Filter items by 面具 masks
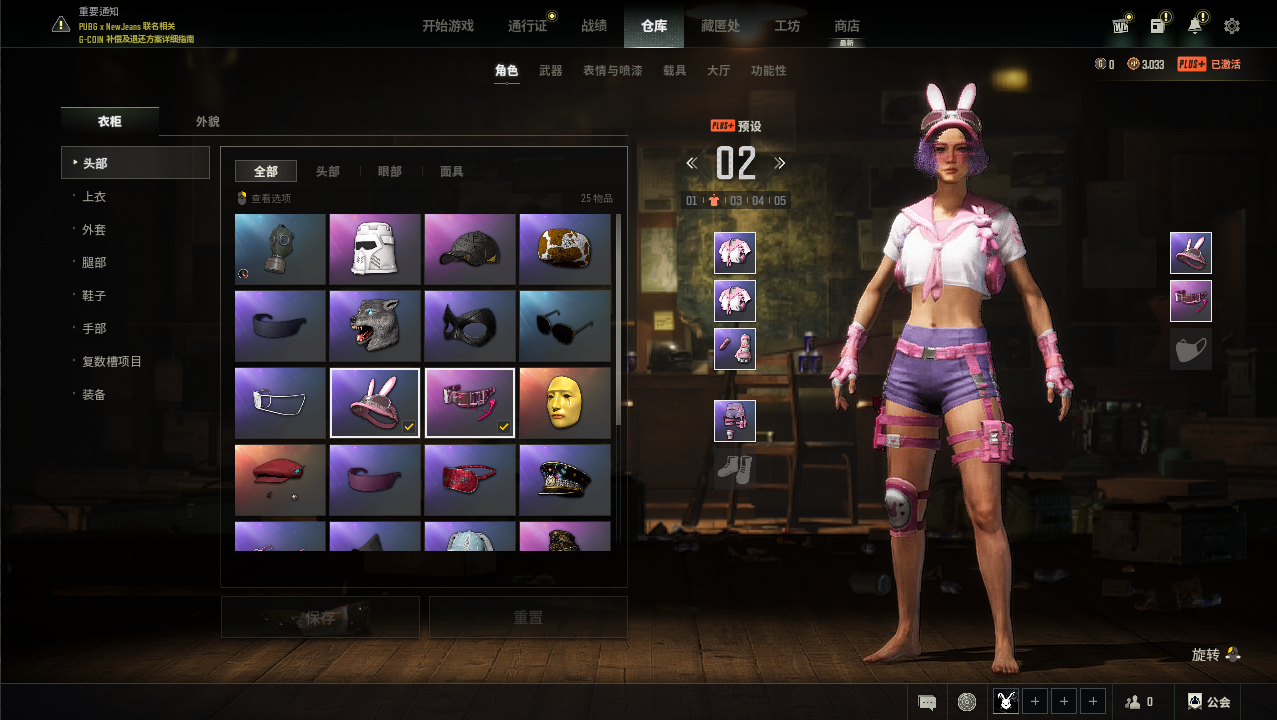This screenshot has height=720, width=1277. pyautogui.click(x=452, y=172)
